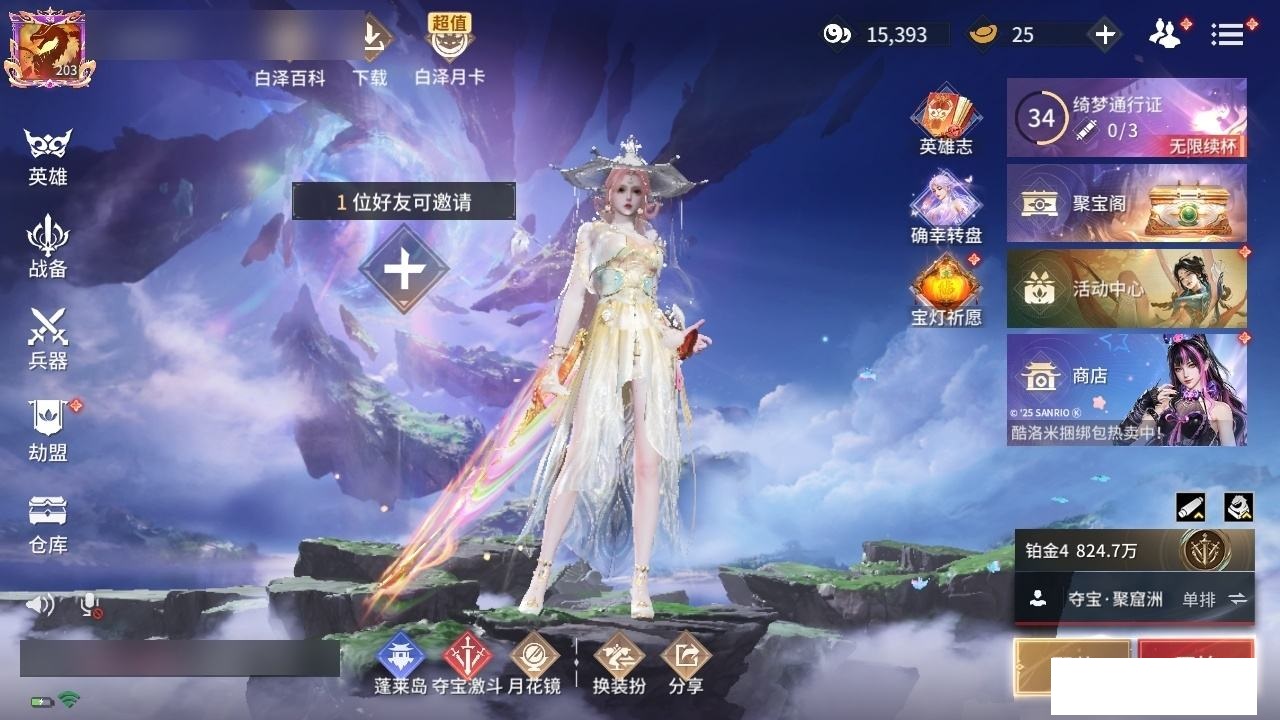Open the 绮梦通行证 battle pass banner
The image size is (1280, 720).
(1126, 118)
